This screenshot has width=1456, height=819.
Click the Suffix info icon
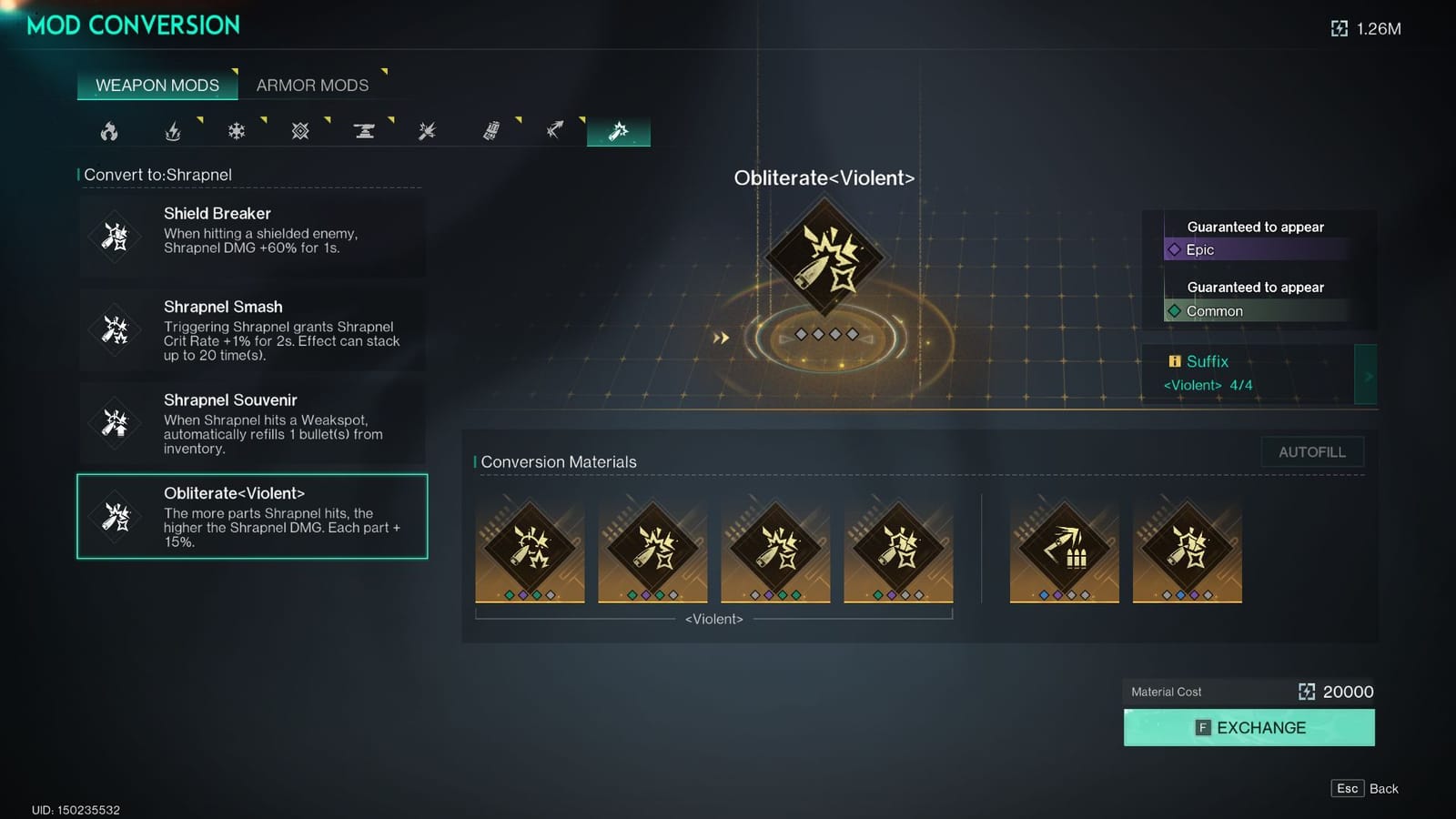[1174, 361]
